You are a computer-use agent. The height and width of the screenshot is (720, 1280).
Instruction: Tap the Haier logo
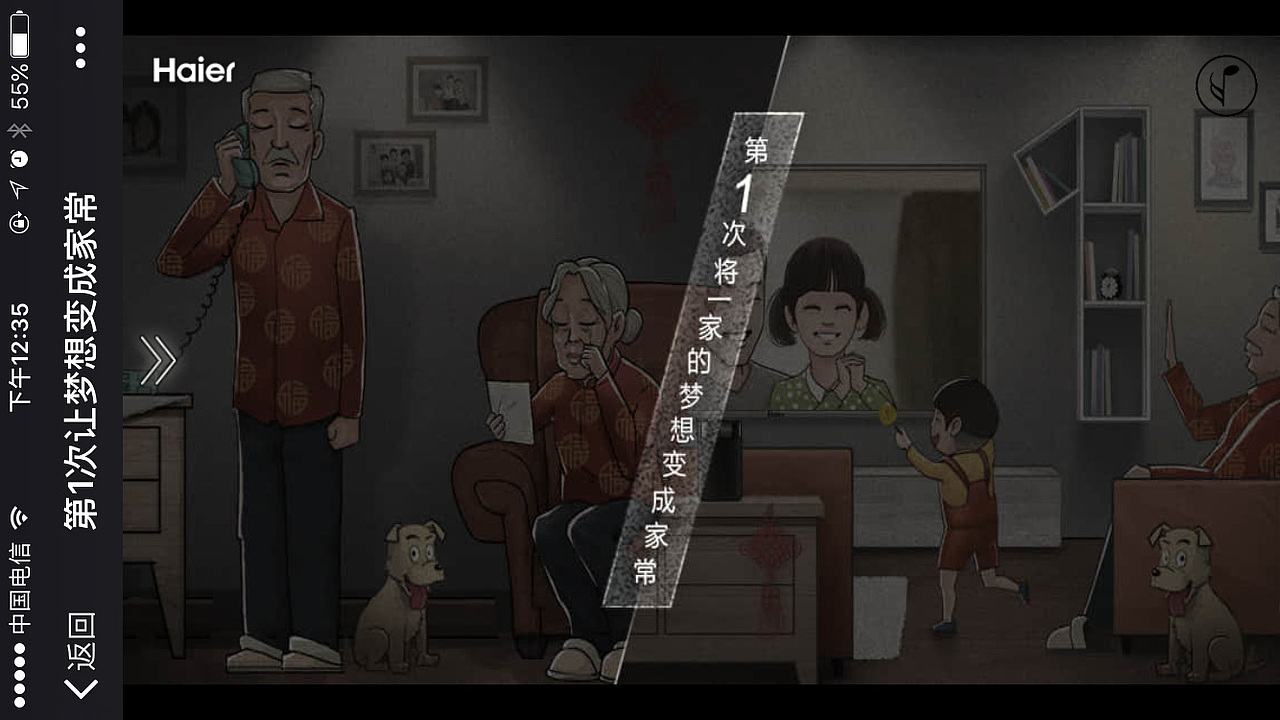click(x=193, y=72)
